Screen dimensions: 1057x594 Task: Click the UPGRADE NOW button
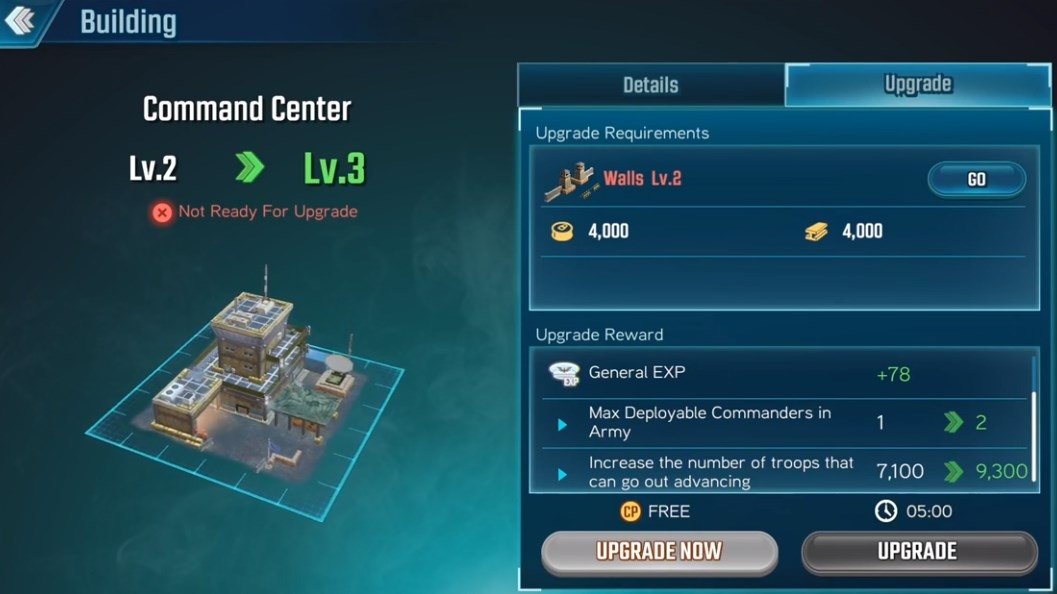tap(659, 551)
